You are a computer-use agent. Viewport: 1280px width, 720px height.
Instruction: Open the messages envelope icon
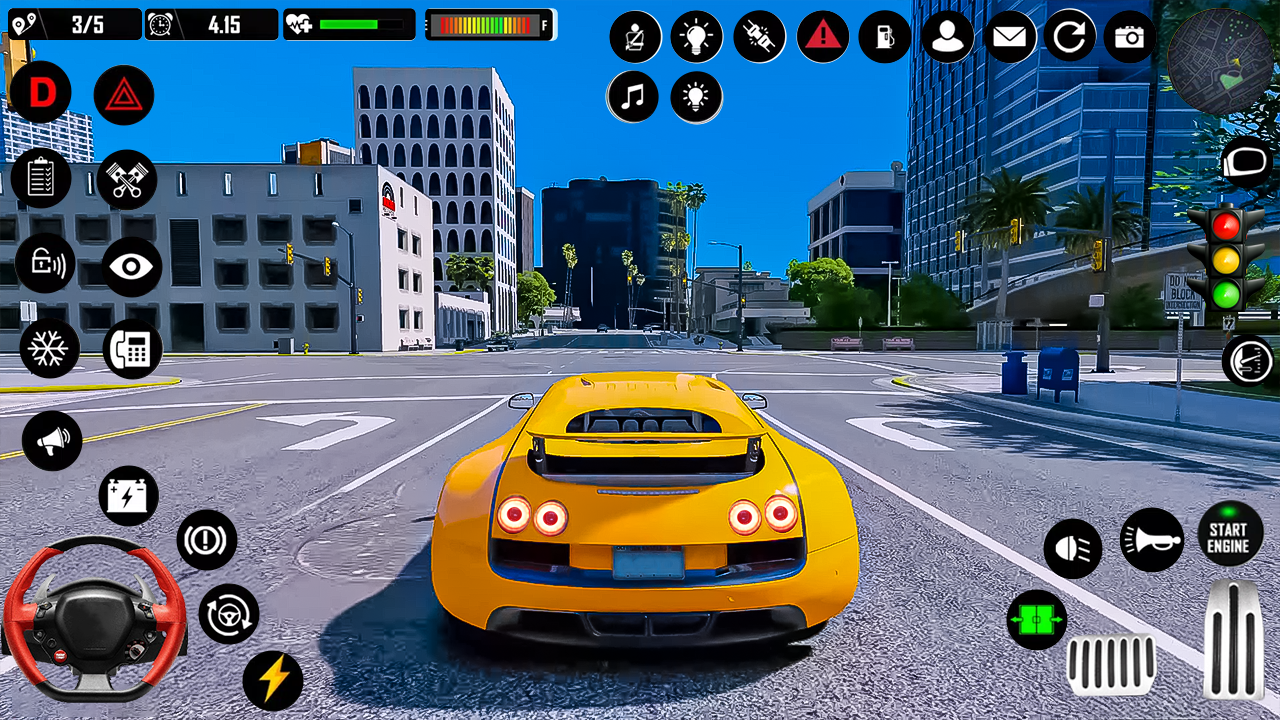1010,37
